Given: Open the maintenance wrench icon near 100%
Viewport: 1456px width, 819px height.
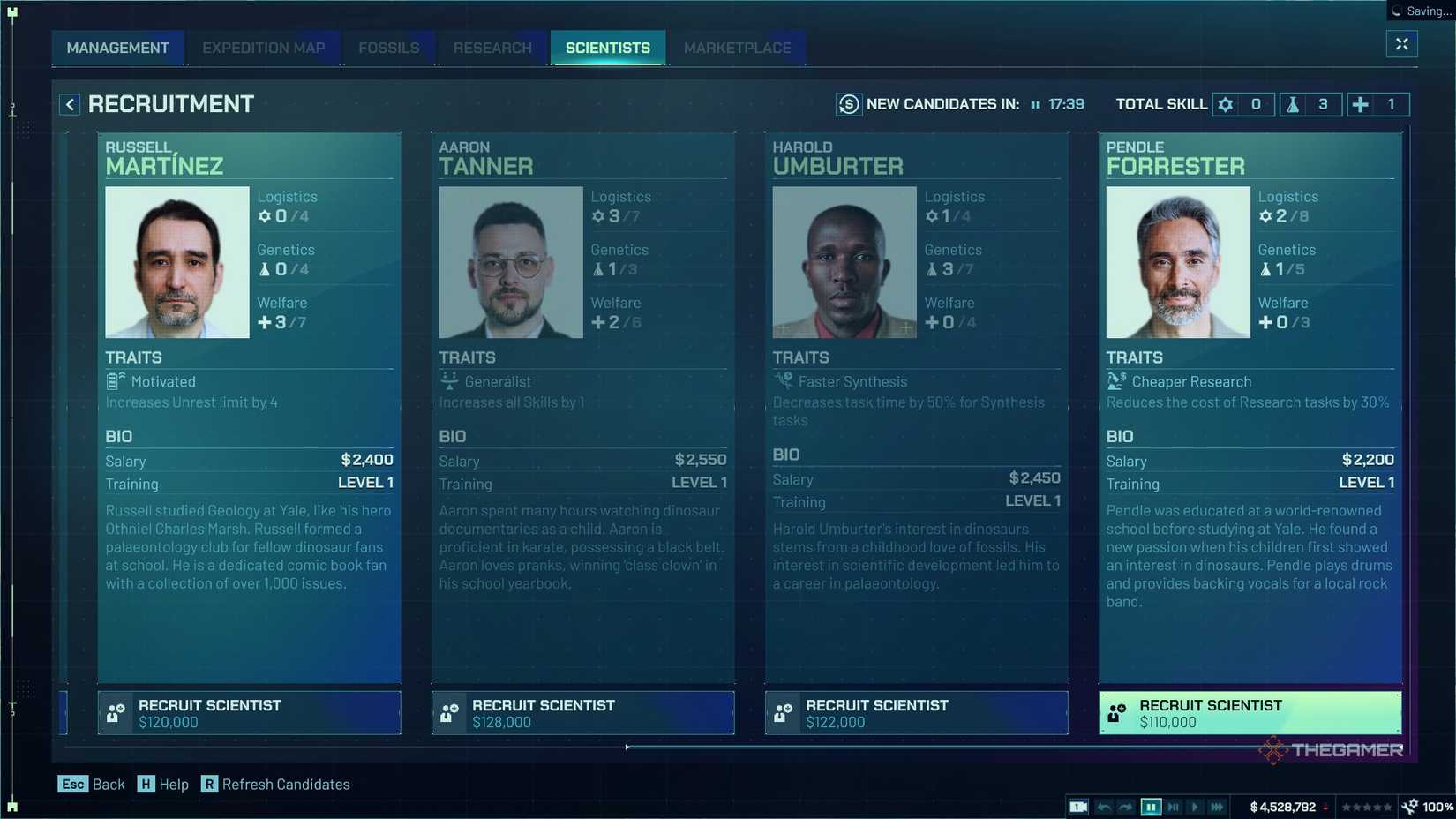Looking at the screenshot, I should point(1409,806).
